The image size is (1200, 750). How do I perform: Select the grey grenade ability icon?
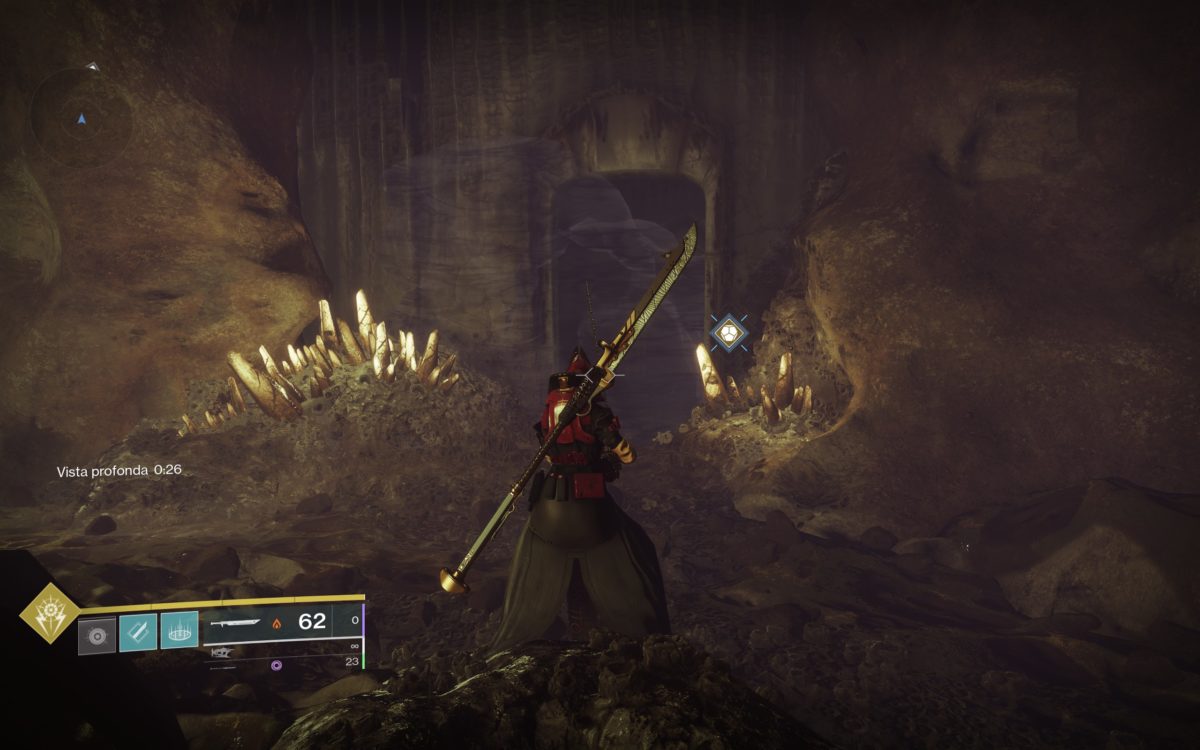pyautogui.click(x=97, y=635)
